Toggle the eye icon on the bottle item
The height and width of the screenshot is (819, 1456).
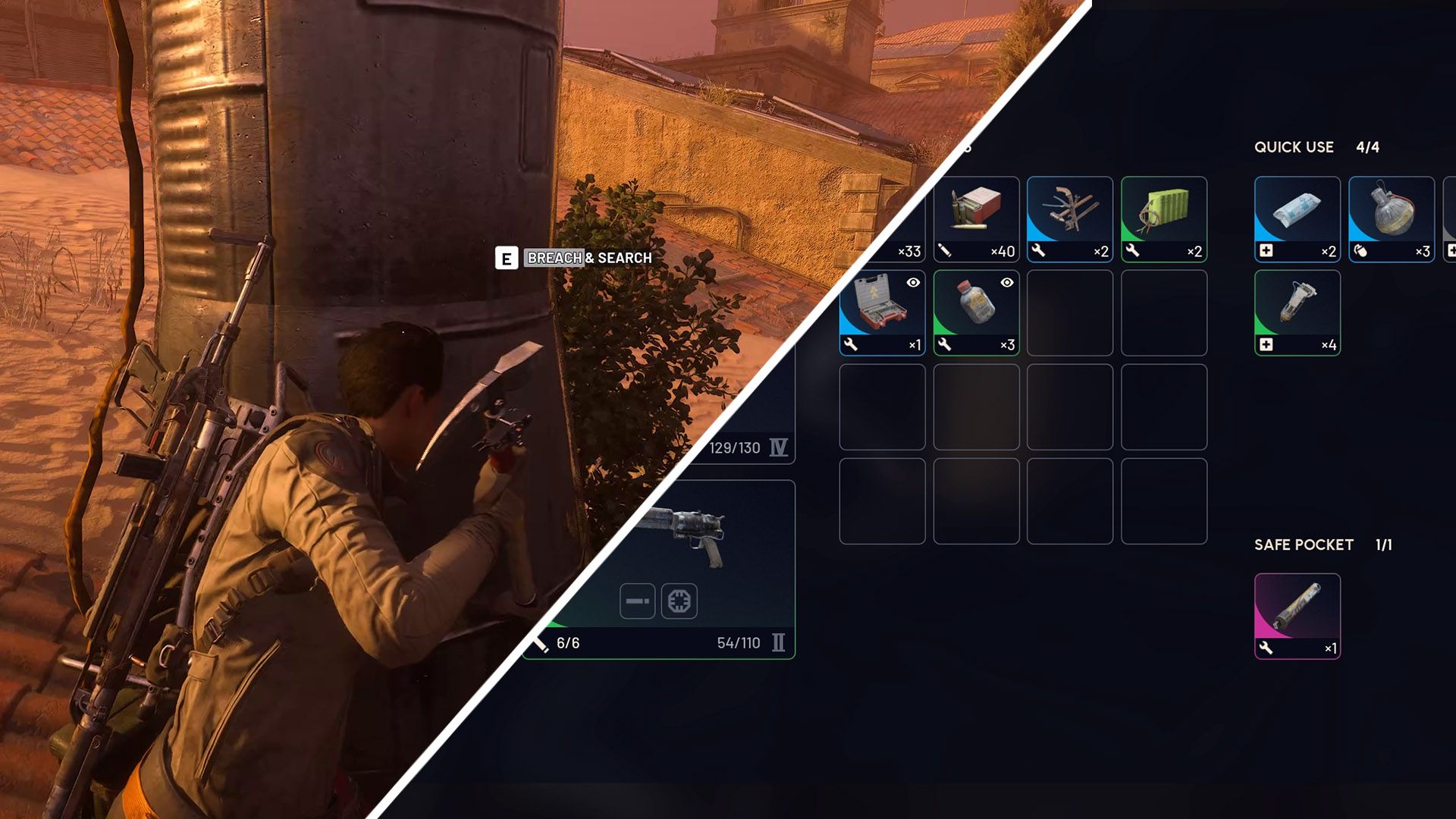tap(1006, 282)
